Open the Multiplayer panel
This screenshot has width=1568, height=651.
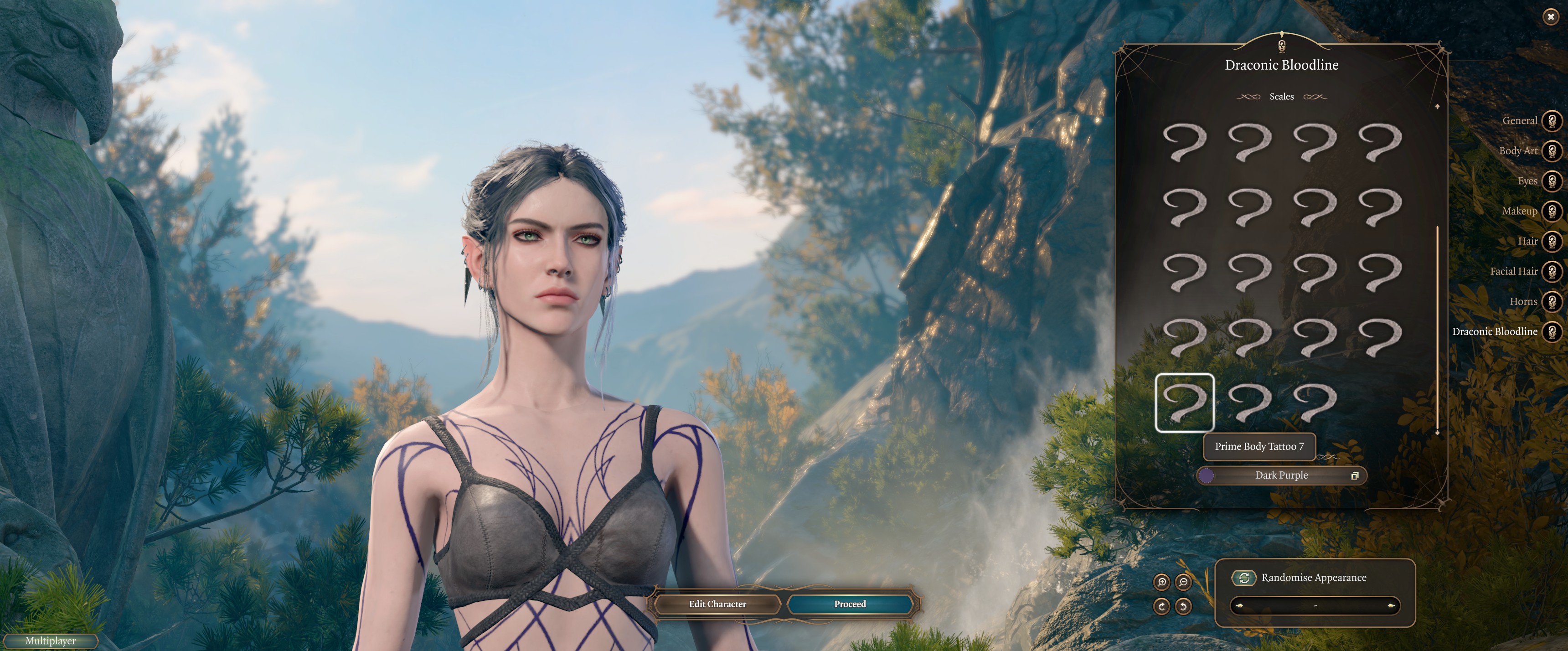[51, 641]
